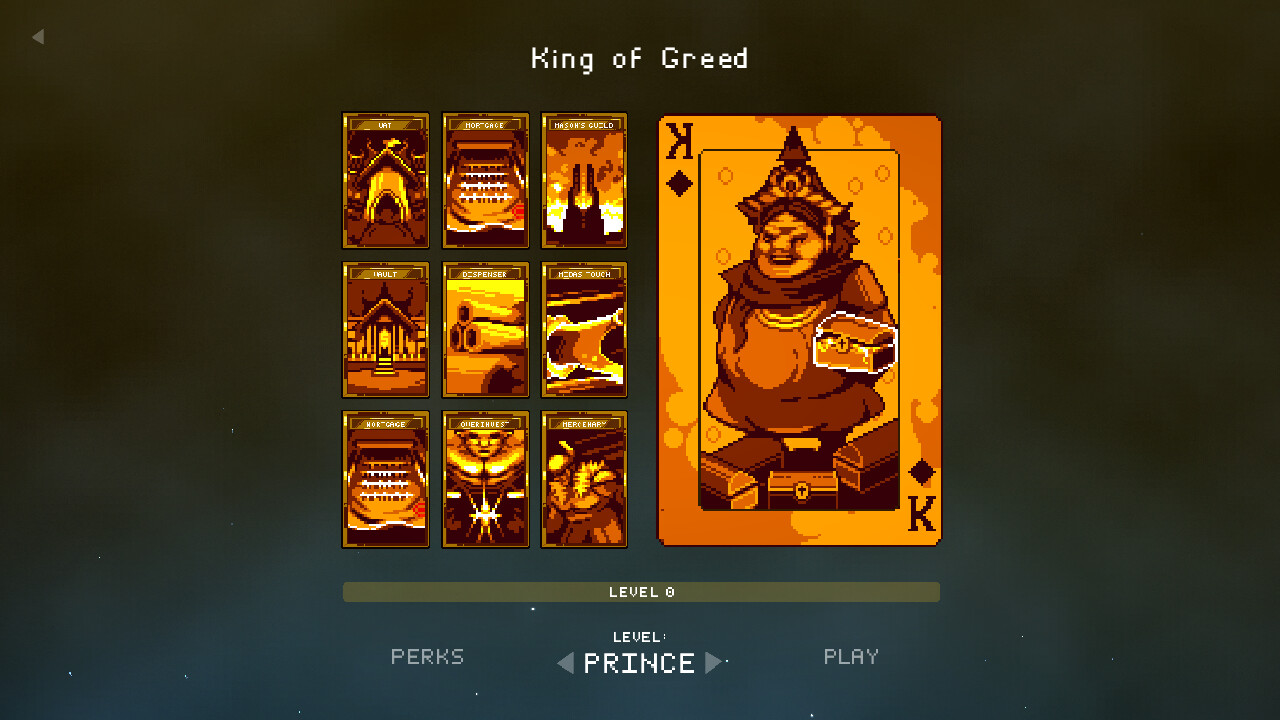Select the Vault card
Screen dimensions: 1280x720
coord(385,330)
